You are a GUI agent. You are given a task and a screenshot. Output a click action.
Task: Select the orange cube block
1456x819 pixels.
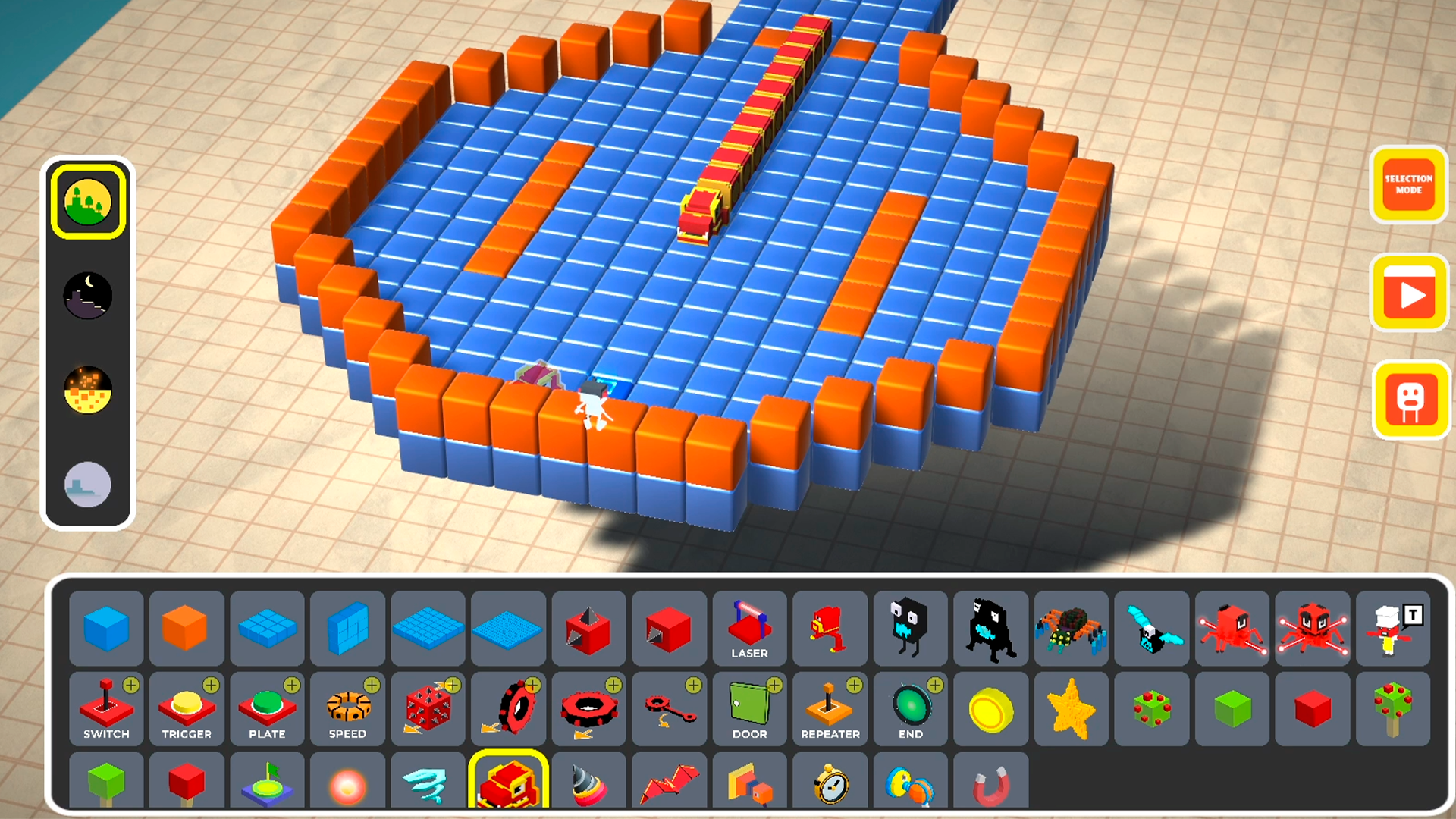point(187,628)
